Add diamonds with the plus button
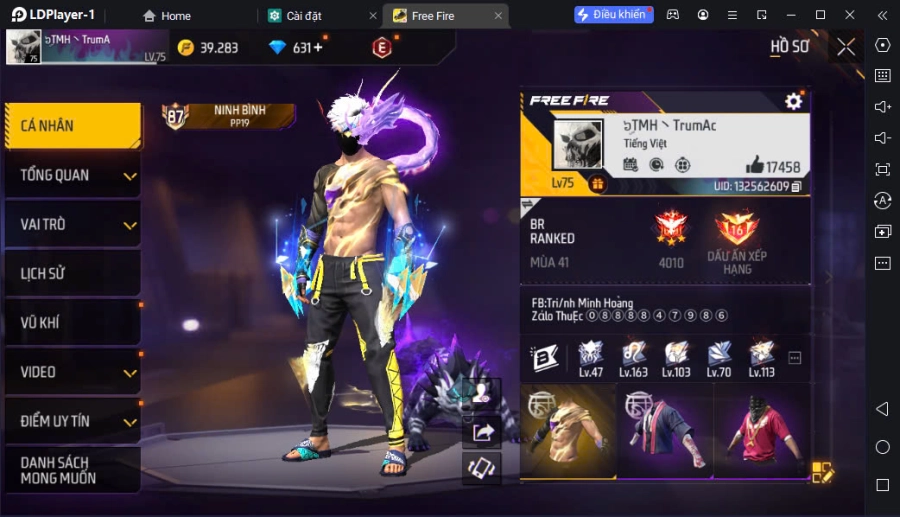The image size is (900, 517). 318,48
